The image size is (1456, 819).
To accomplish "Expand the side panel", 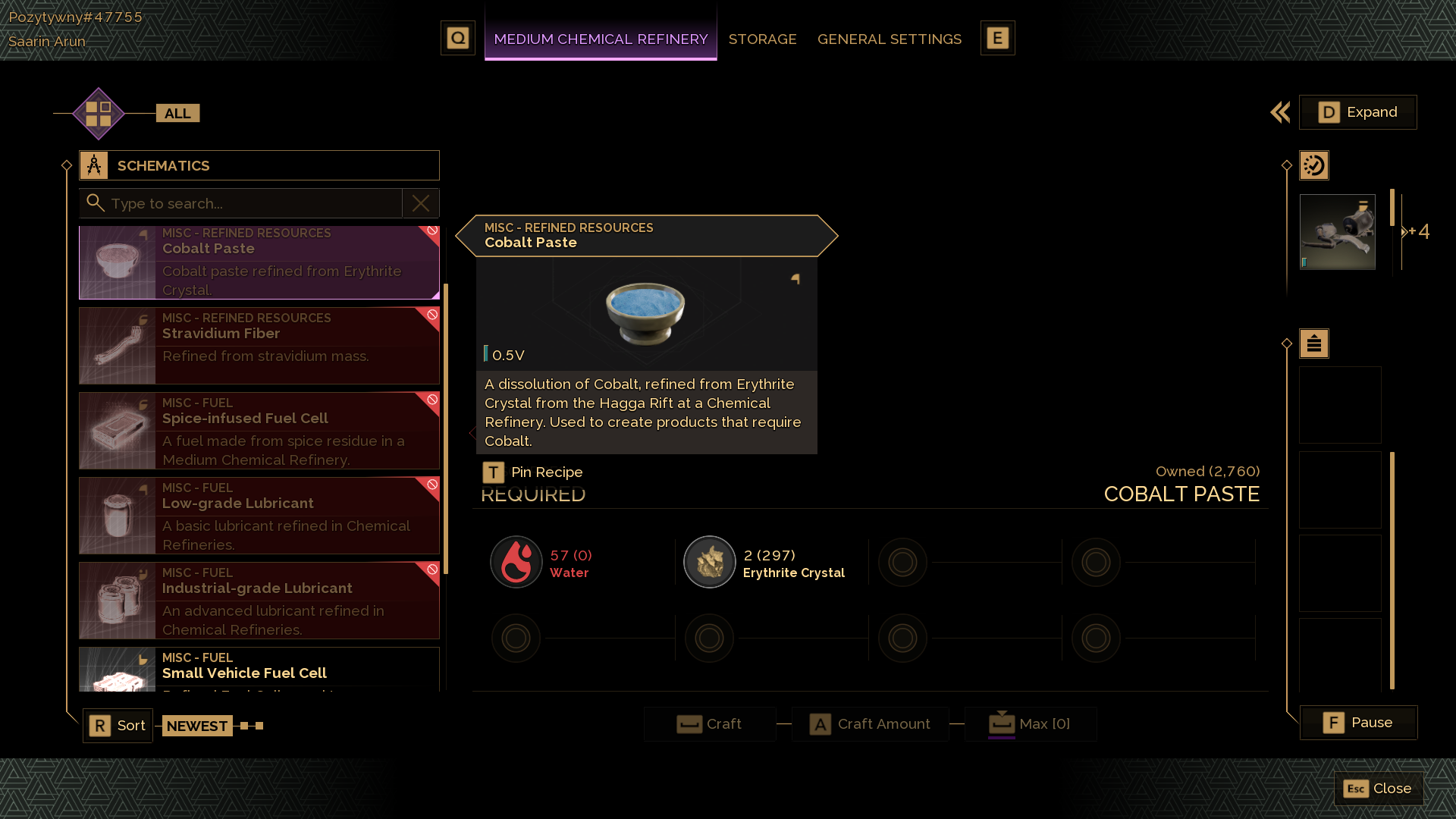I will pyautogui.click(x=1357, y=112).
